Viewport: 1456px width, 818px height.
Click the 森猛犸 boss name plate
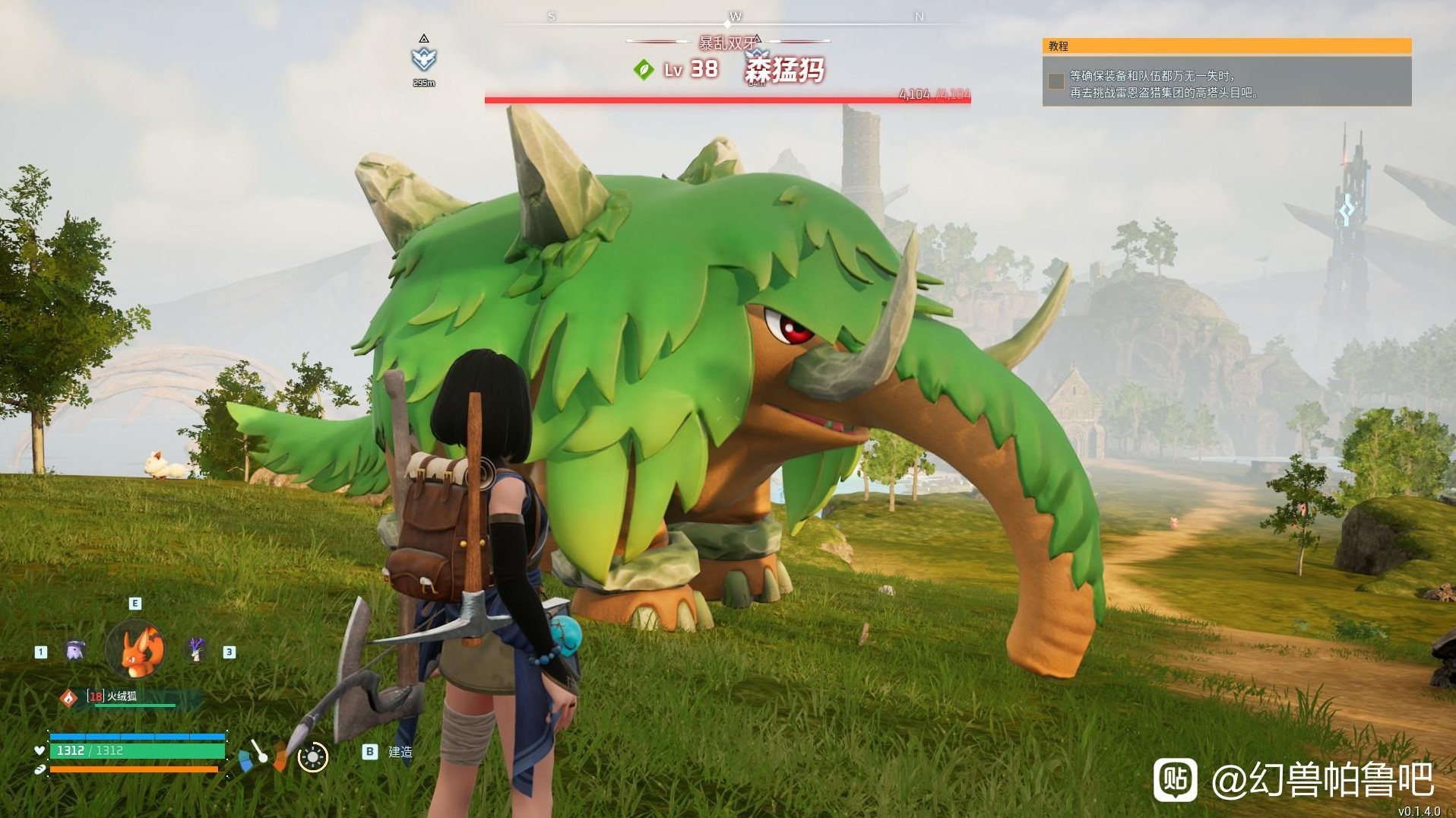coord(784,71)
